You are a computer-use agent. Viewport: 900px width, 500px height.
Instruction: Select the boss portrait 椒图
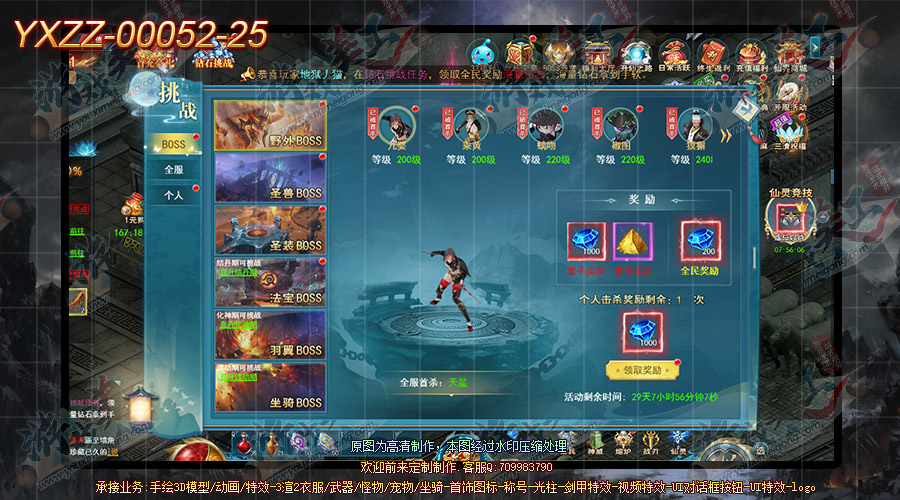[x=621, y=127]
